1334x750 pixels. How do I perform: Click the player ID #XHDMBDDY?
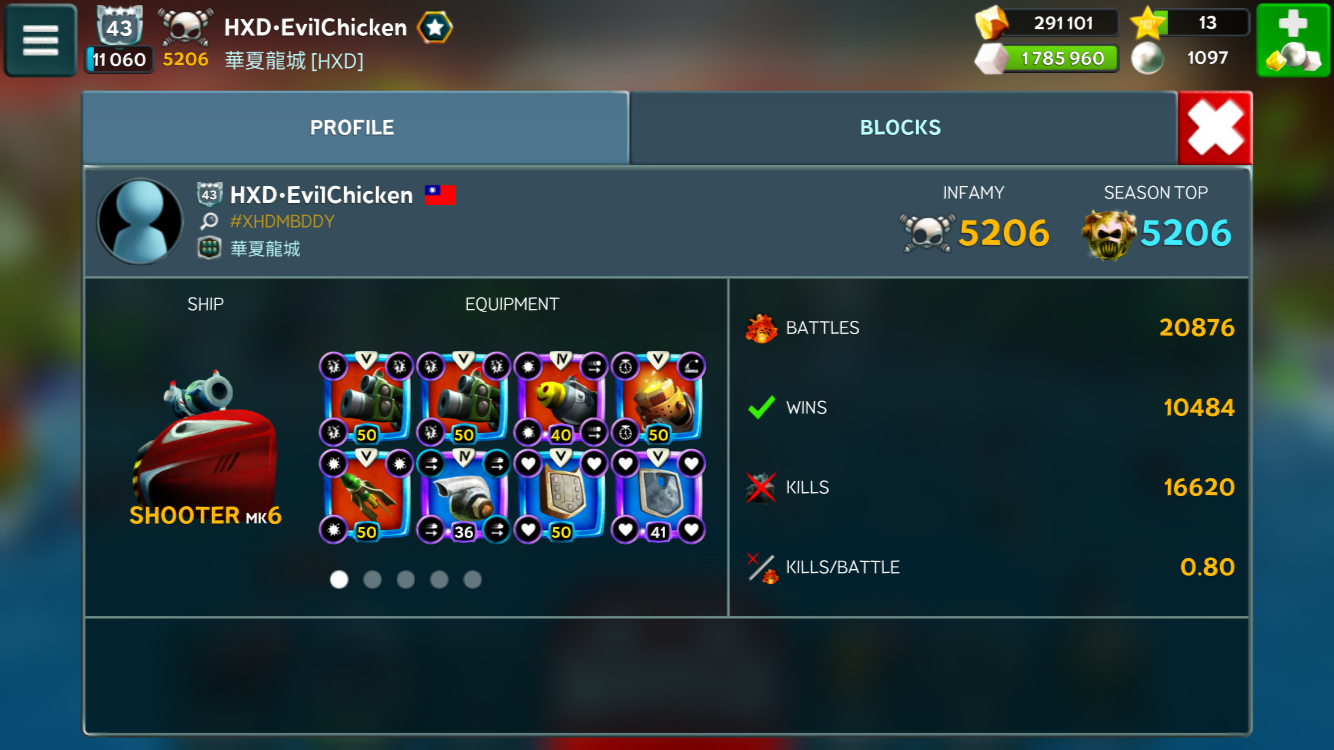(x=282, y=221)
